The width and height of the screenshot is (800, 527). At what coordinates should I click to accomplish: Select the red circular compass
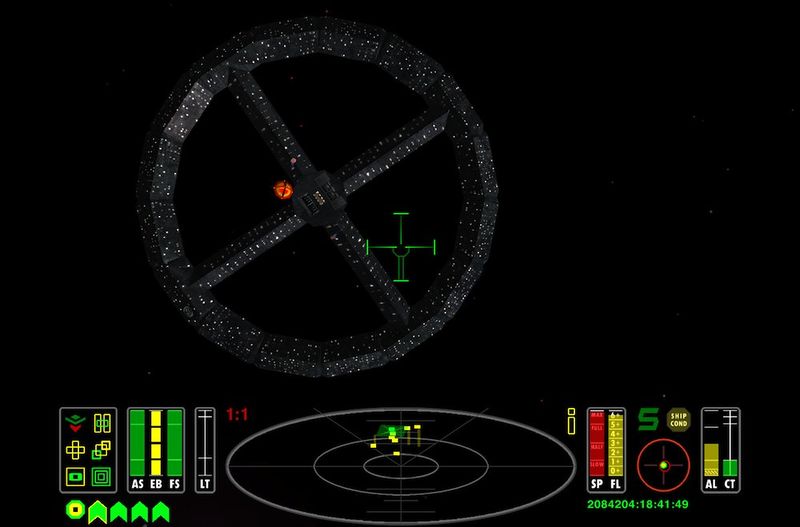[x=663, y=463]
